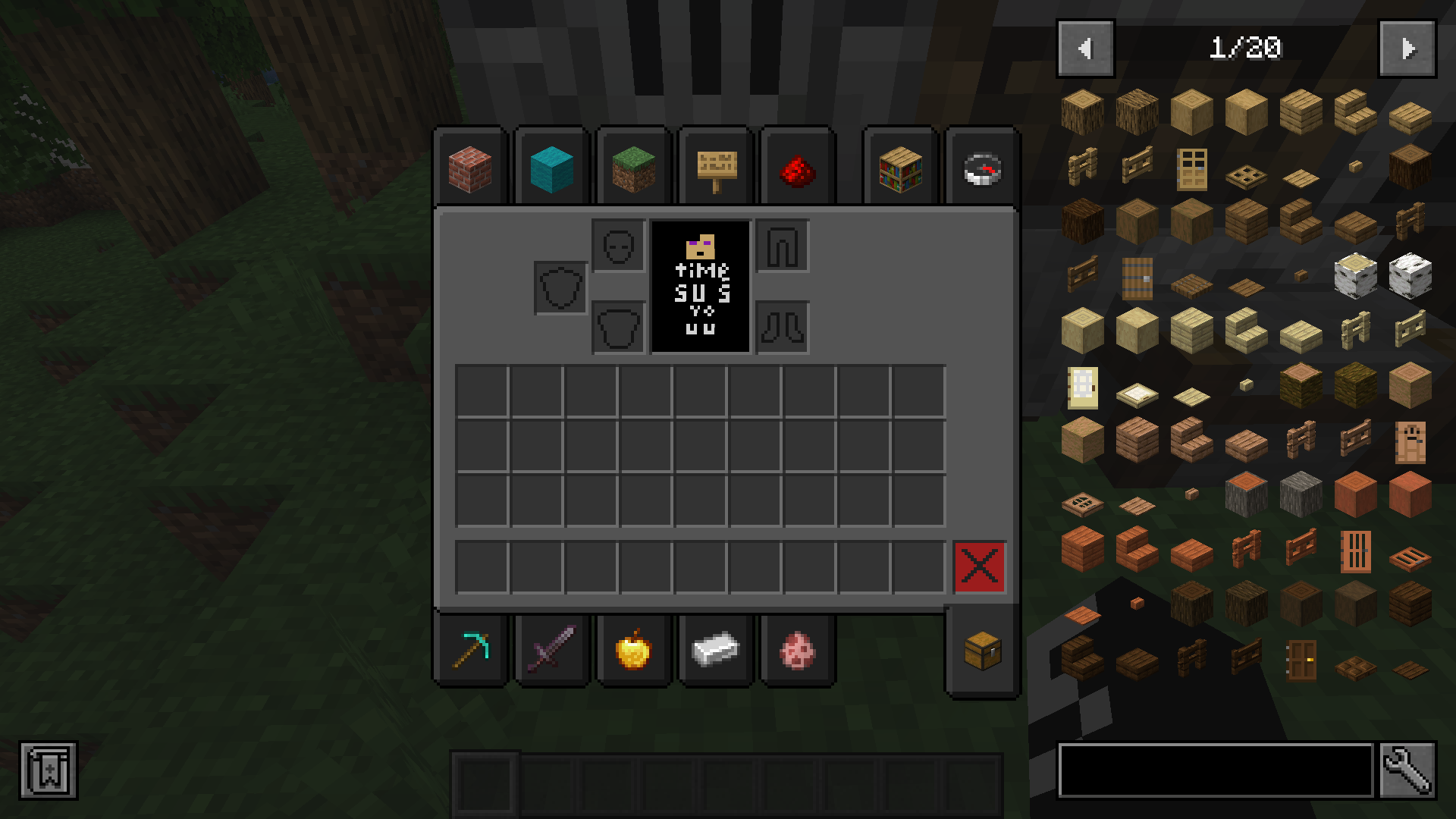Select the wooden sign category tab

[716, 168]
